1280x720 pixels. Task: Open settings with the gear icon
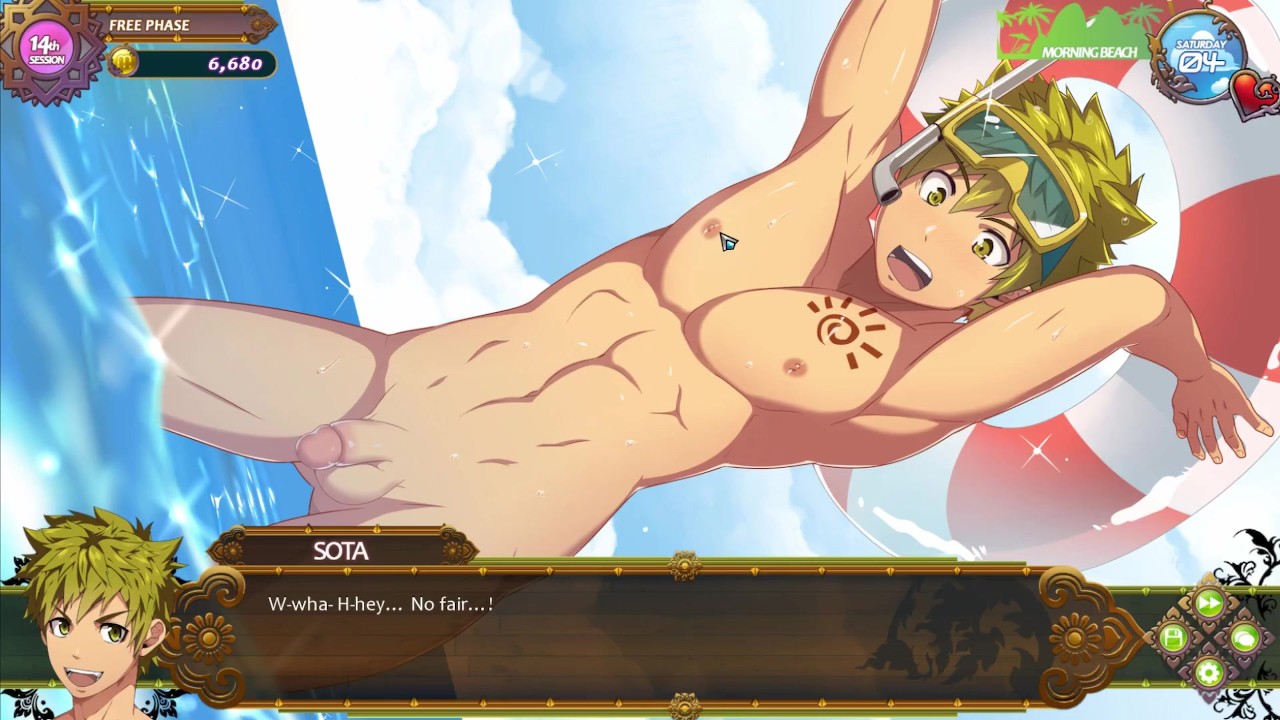[x=1208, y=671]
